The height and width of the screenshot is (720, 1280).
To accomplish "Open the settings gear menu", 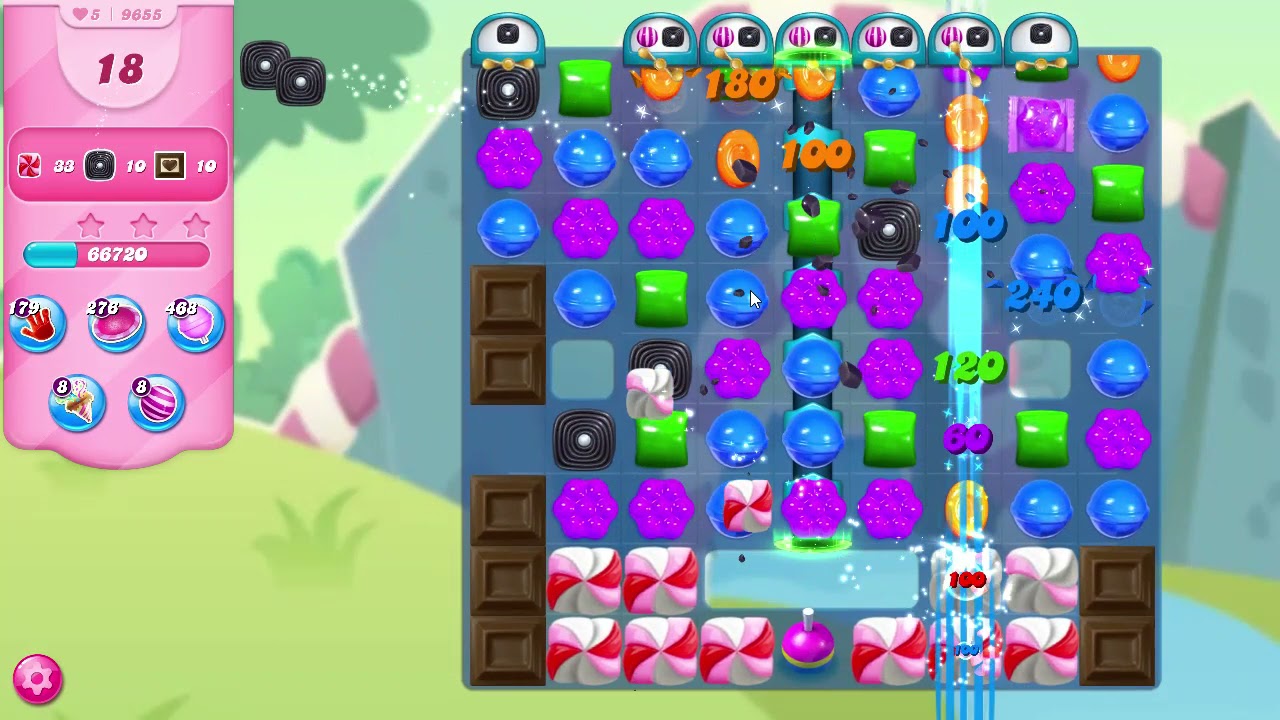I will [x=36, y=681].
